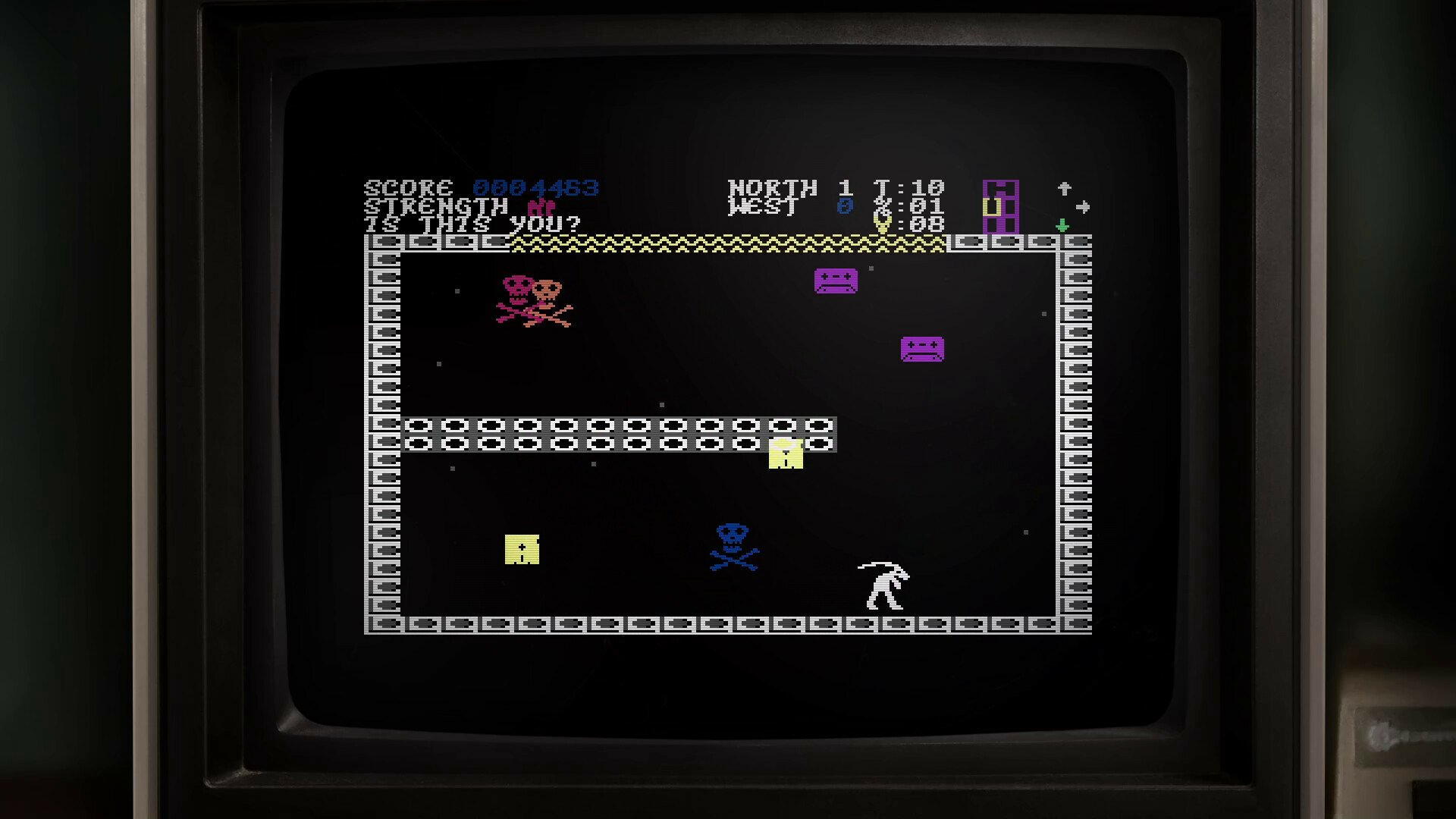
Task: Select the purple cassette tape near the top wall
Action: pyautogui.click(x=835, y=281)
